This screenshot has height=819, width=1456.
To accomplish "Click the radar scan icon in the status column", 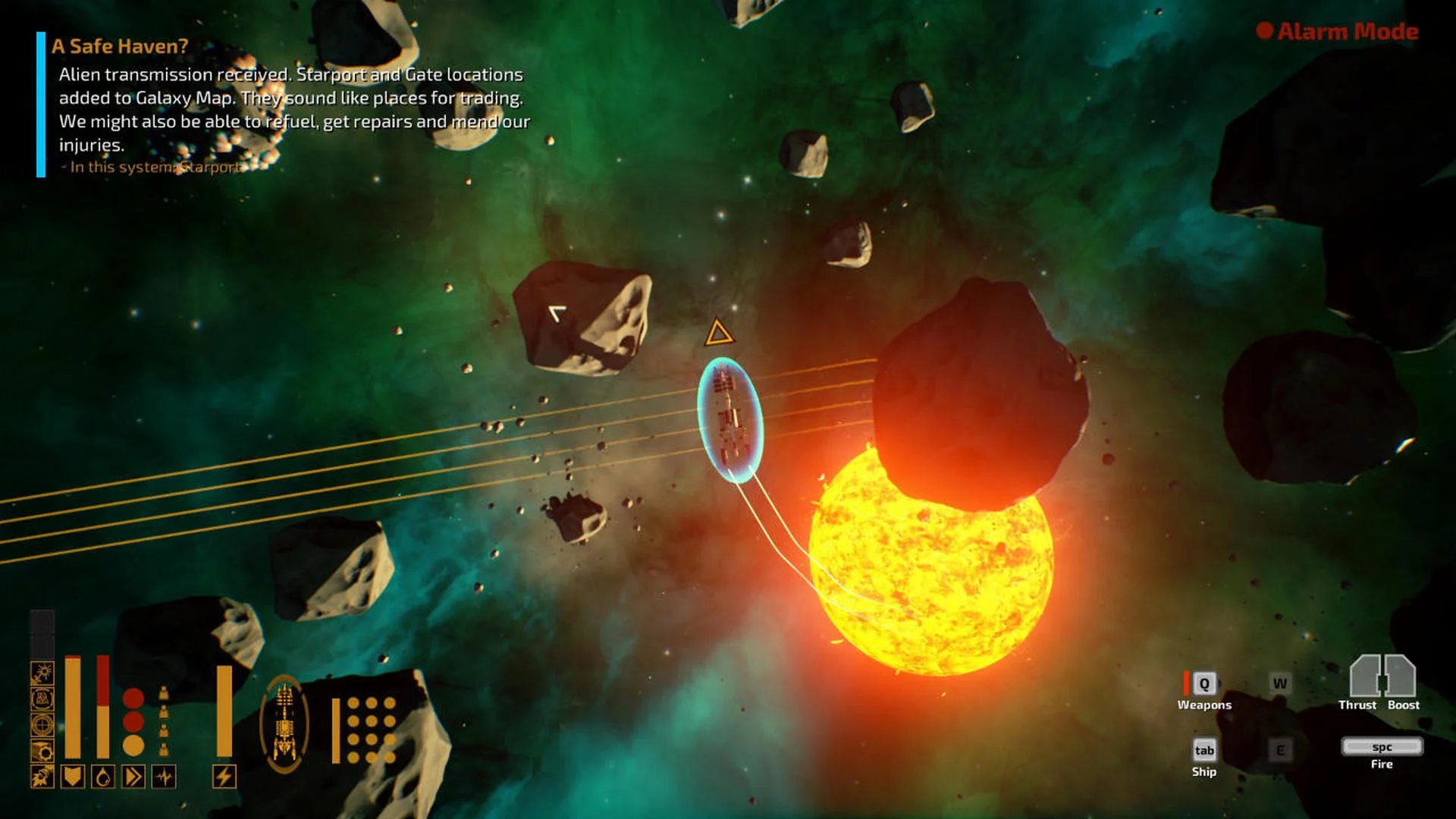I will (x=42, y=698).
